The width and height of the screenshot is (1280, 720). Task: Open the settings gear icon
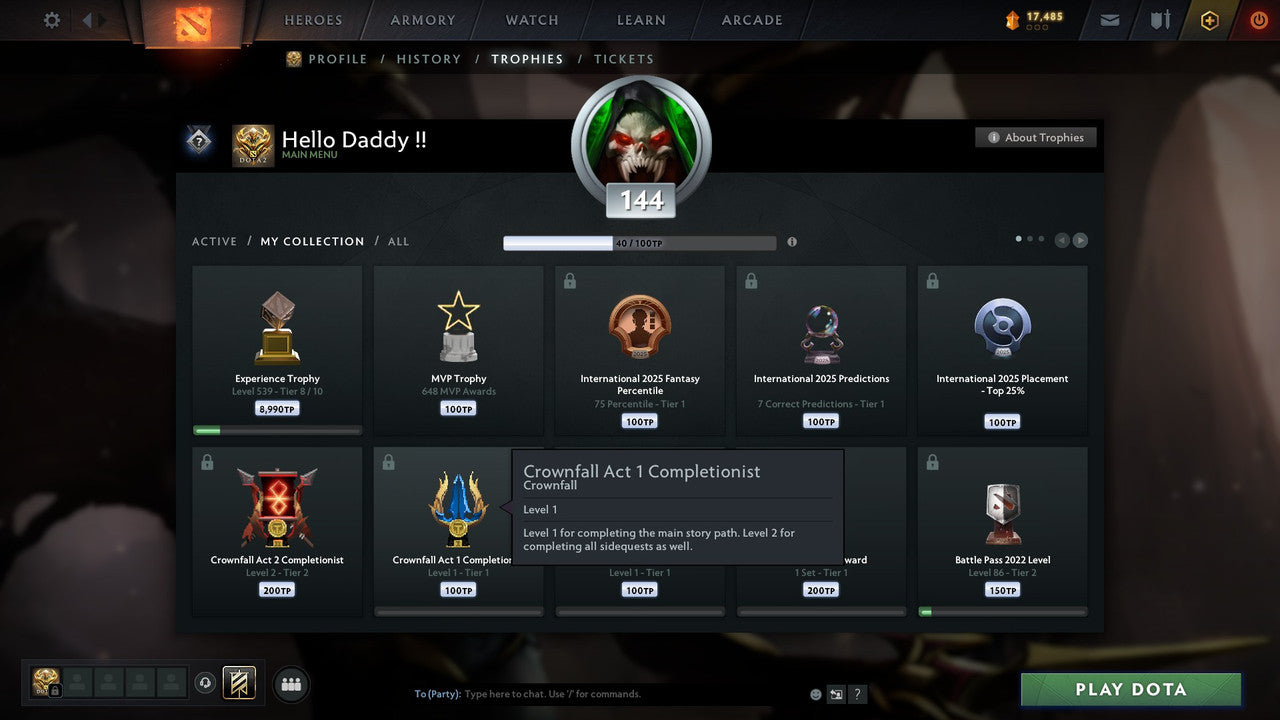tap(51, 19)
